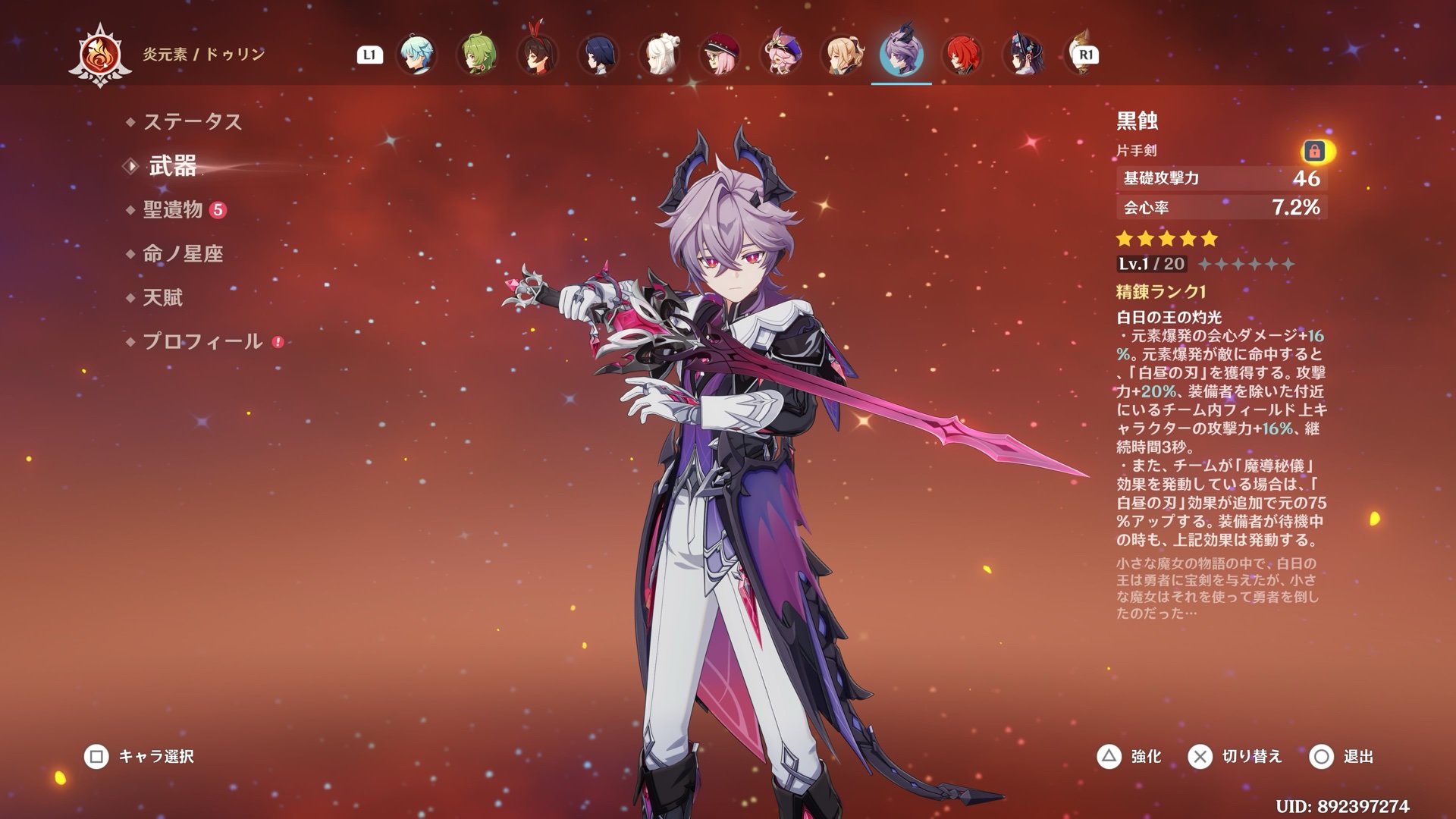Open the ステータス menu entry

[192, 121]
